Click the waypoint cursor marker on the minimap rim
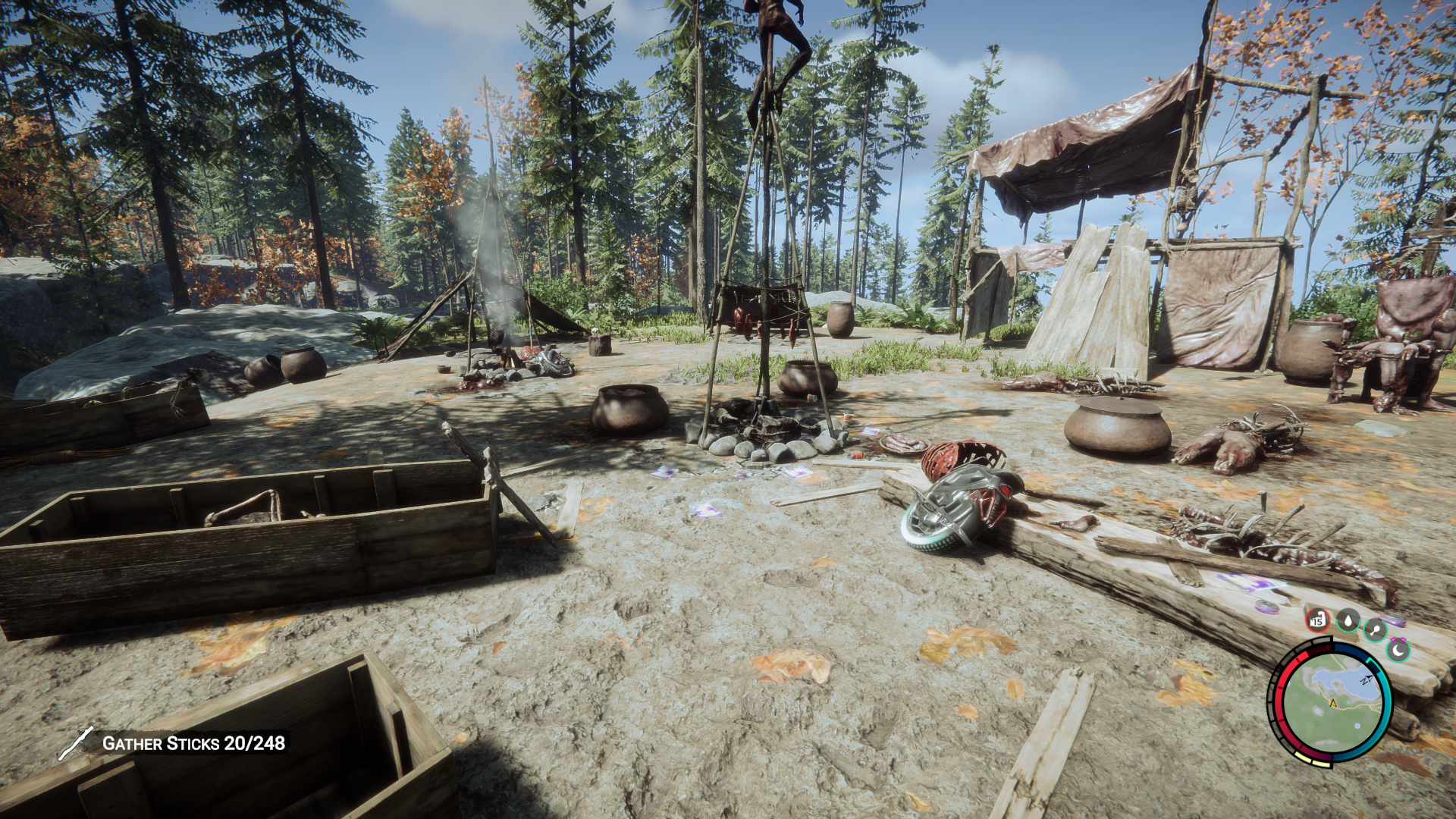This screenshot has height=819, width=1456. [x=1367, y=679]
